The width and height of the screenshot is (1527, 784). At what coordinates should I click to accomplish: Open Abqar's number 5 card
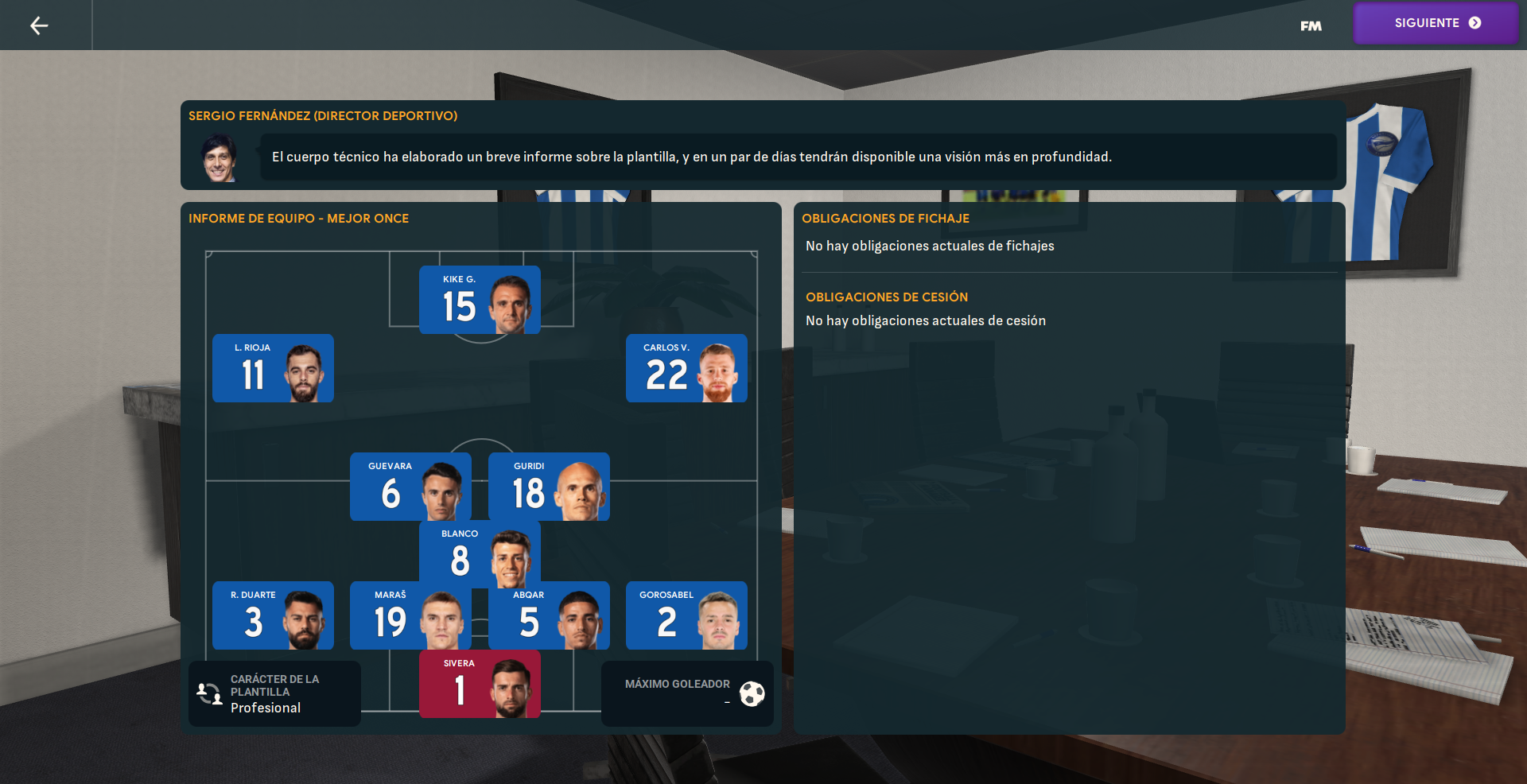[549, 615]
